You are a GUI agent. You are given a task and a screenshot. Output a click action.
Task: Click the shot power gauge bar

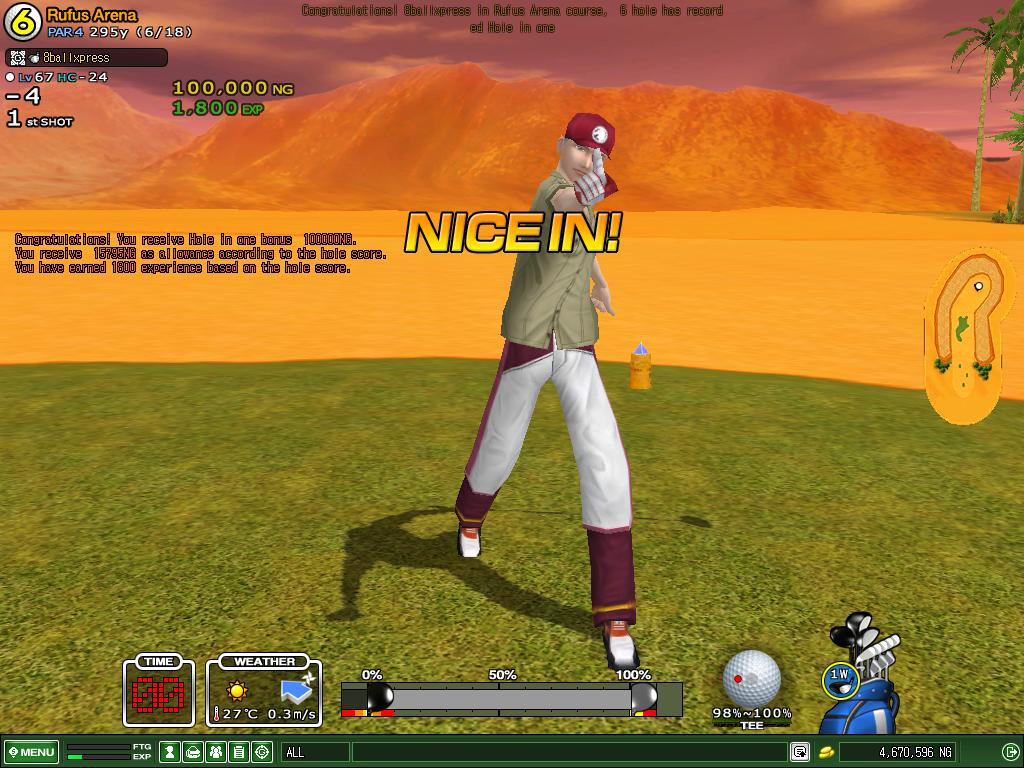[x=510, y=699]
